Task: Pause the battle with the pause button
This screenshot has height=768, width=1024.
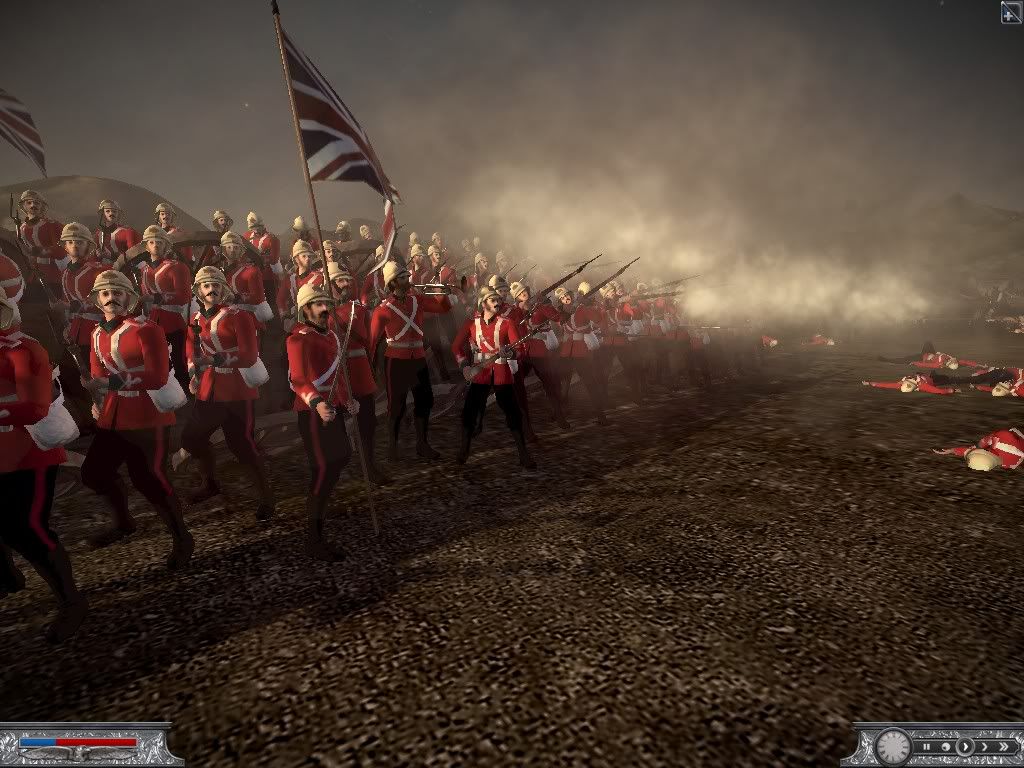Action: pos(929,746)
